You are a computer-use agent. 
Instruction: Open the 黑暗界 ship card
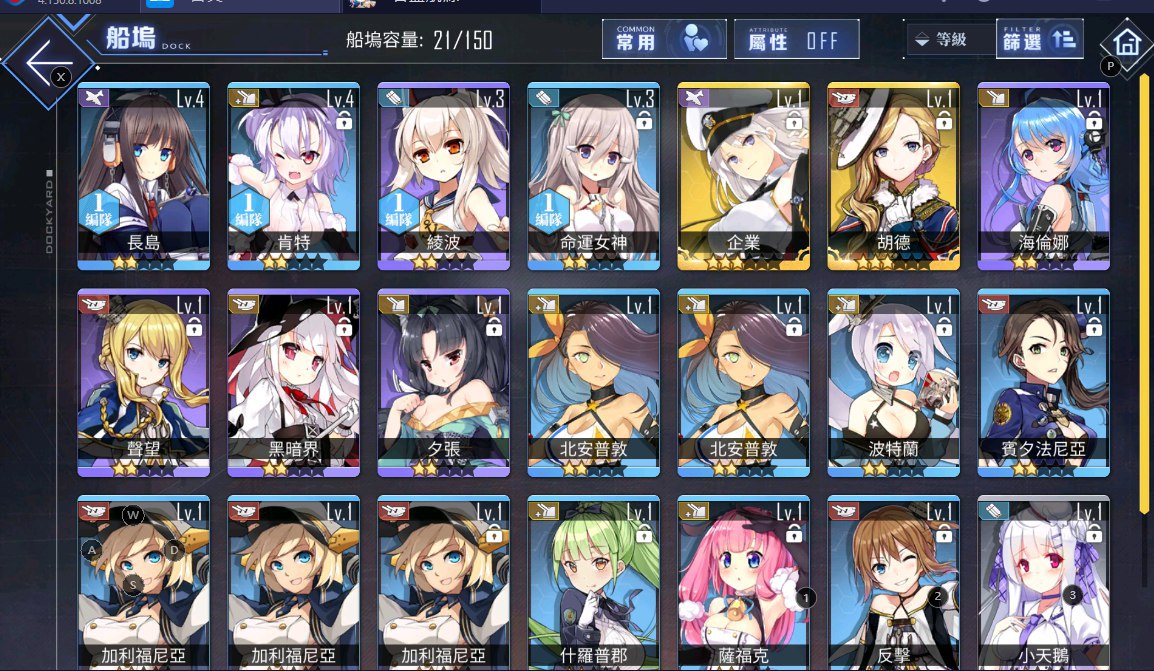click(294, 382)
